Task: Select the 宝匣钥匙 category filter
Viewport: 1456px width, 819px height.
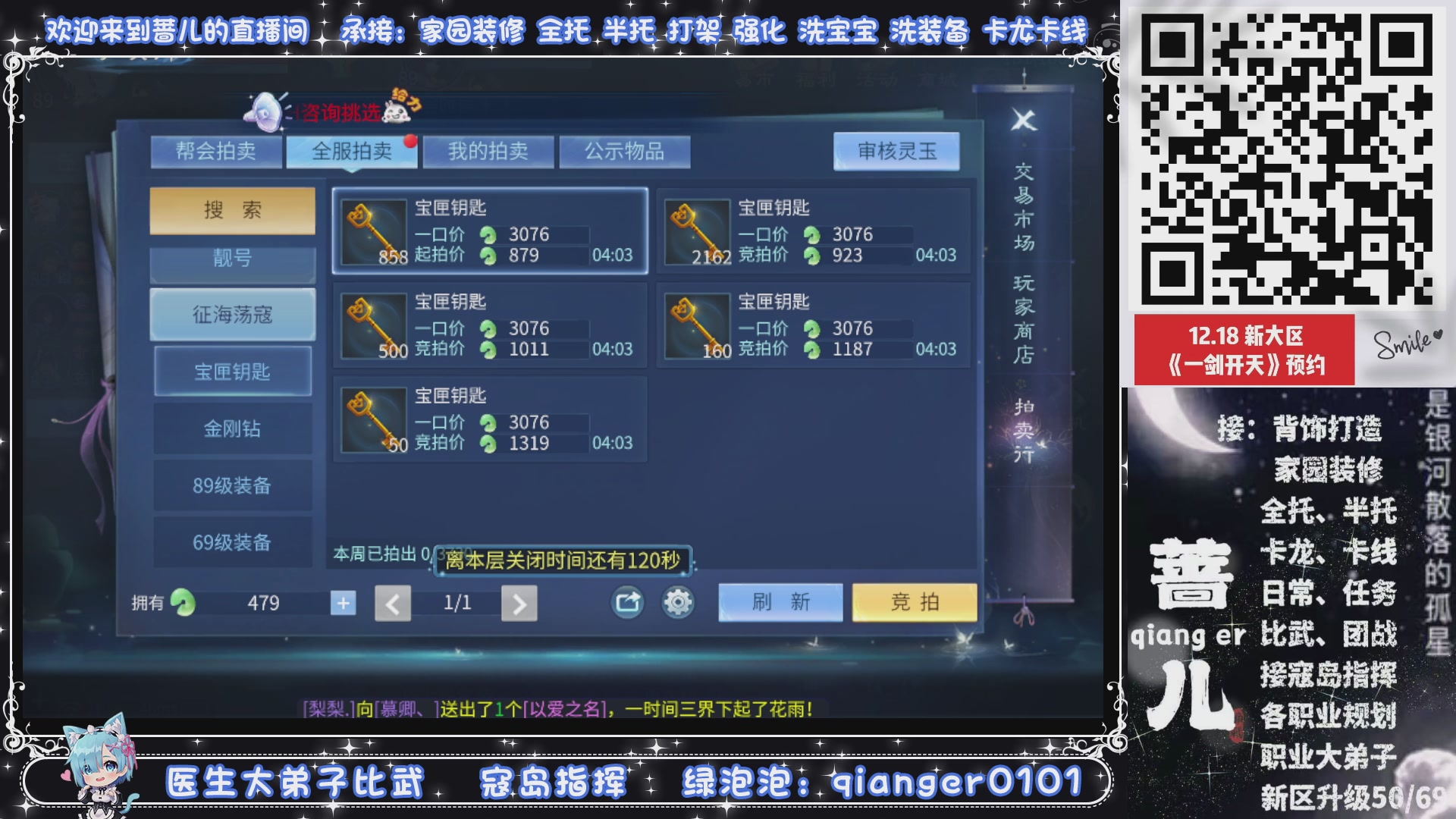Action: pyautogui.click(x=232, y=371)
